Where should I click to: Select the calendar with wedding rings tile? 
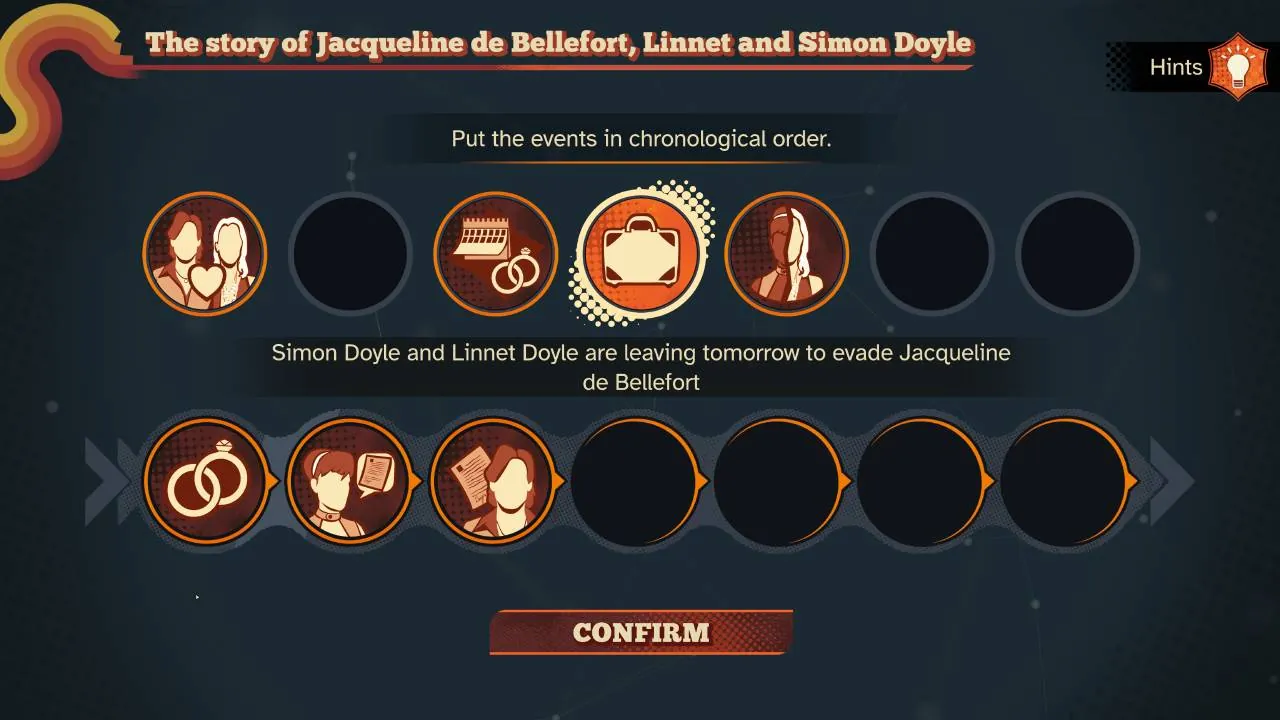click(x=494, y=253)
